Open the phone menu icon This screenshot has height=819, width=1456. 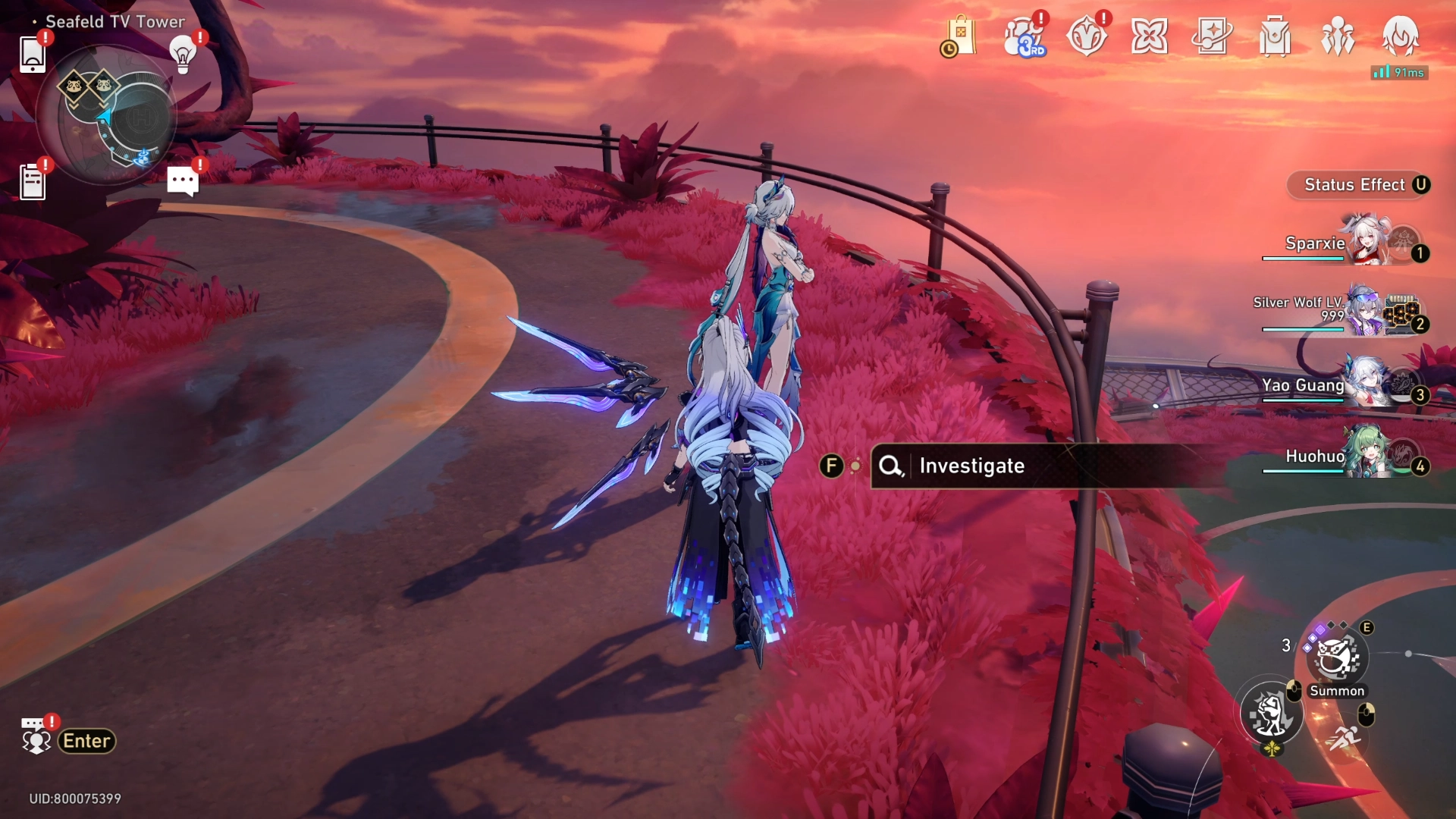[x=32, y=55]
